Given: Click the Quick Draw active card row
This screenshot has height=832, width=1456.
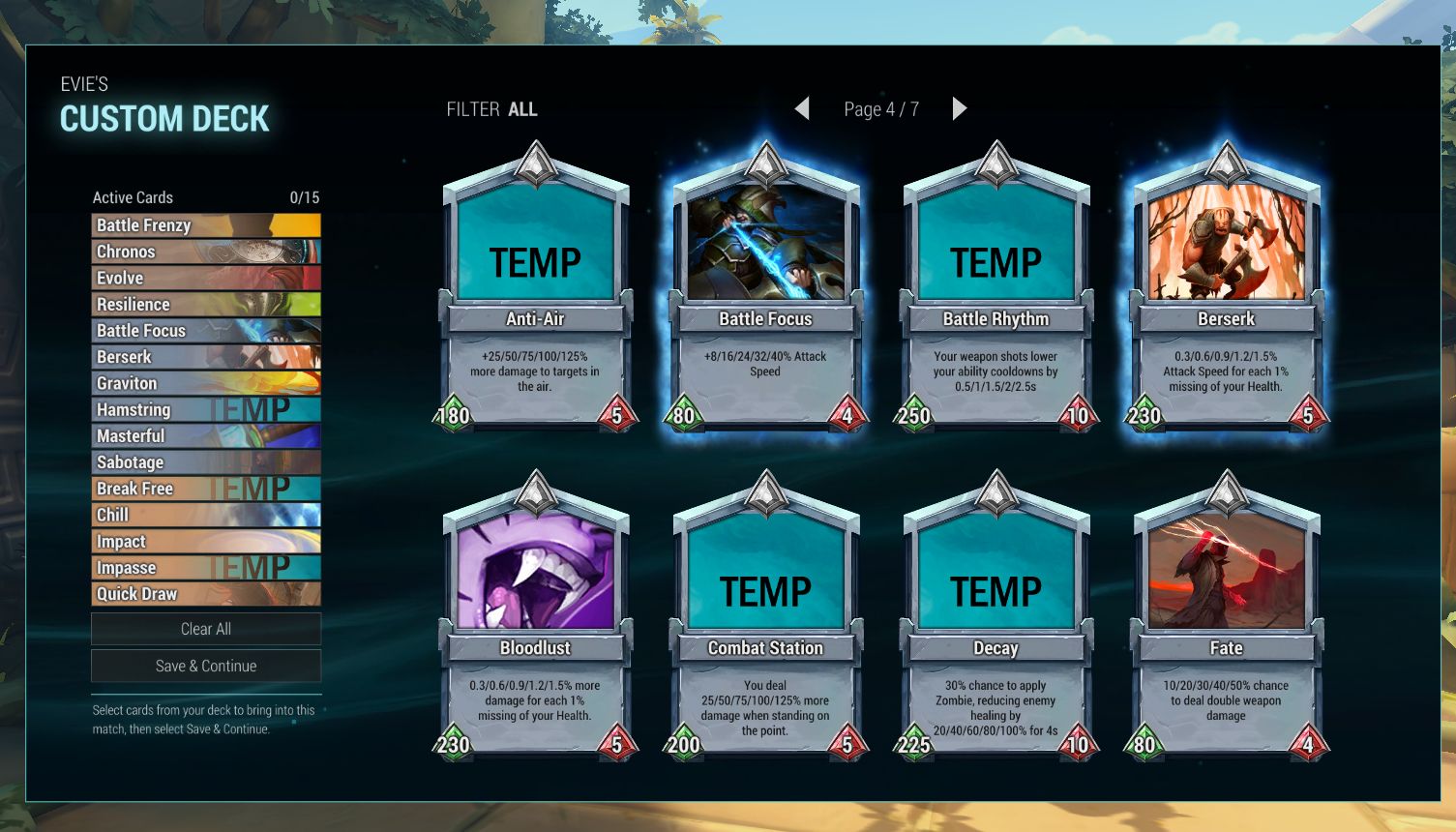Looking at the screenshot, I should pyautogui.click(x=206, y=594).
